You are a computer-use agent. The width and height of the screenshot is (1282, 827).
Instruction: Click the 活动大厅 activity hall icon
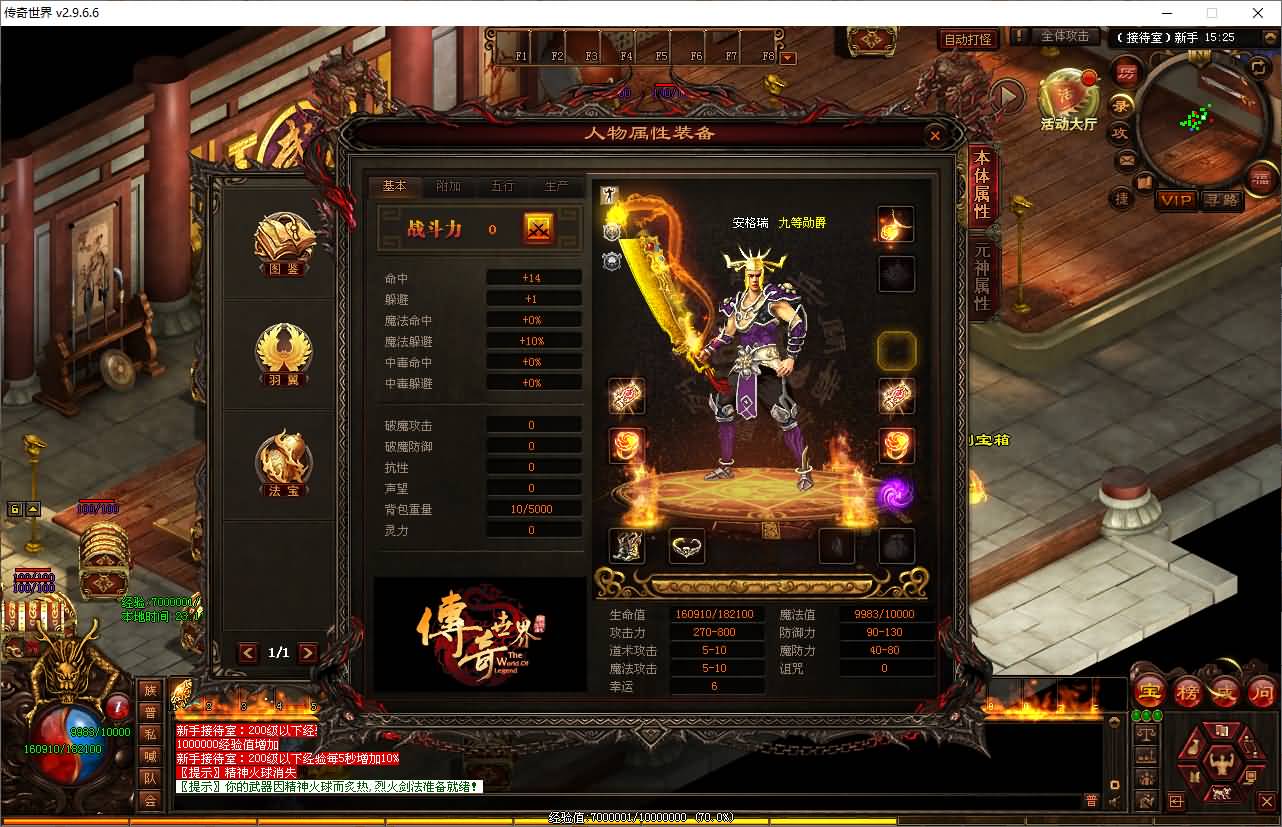[1067, 95]
